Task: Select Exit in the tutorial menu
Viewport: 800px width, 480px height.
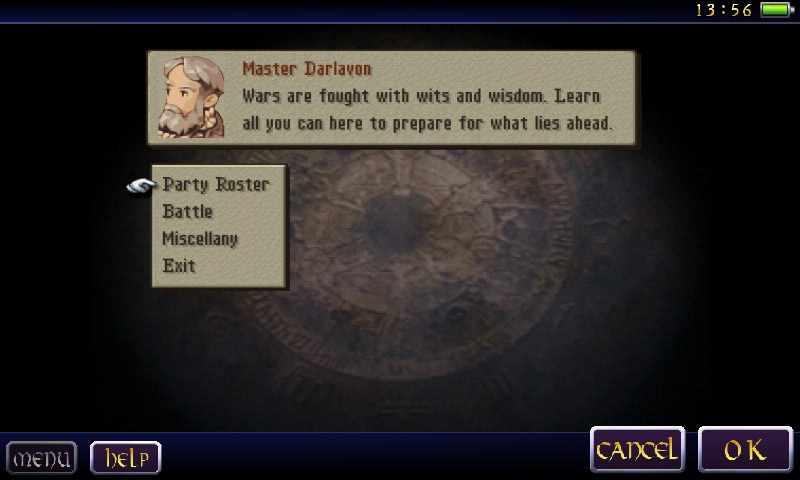Action: click(179, 266)
